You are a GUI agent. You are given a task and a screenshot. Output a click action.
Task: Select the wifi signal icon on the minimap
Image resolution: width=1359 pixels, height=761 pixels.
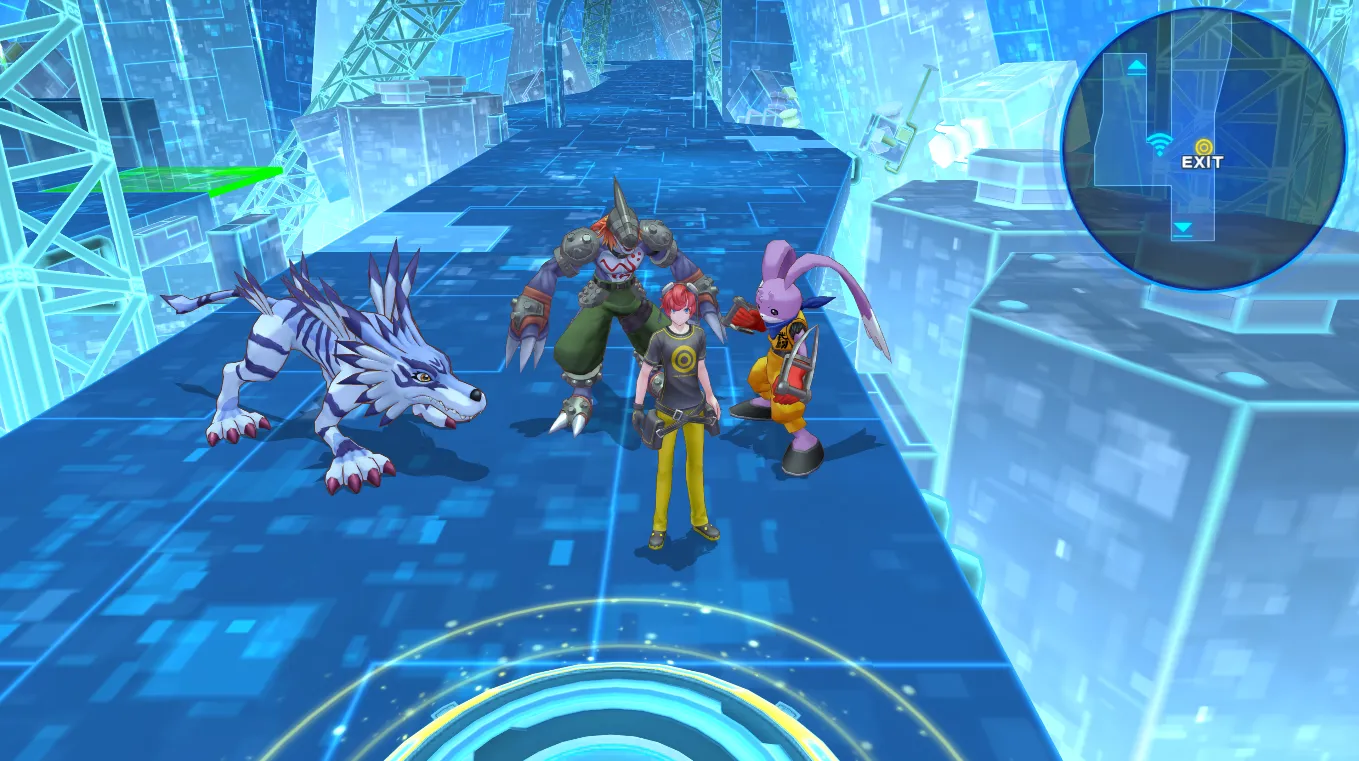[1159, 144]
